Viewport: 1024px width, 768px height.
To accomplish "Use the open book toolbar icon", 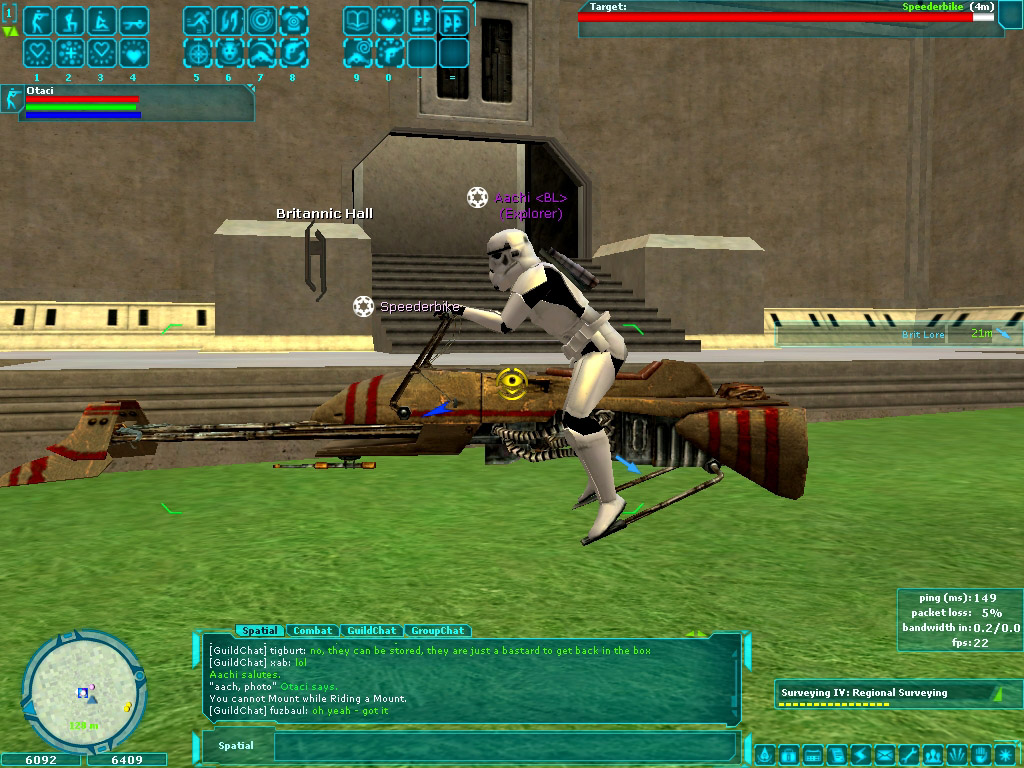I will pyautogui.click(x=357, y=21).
